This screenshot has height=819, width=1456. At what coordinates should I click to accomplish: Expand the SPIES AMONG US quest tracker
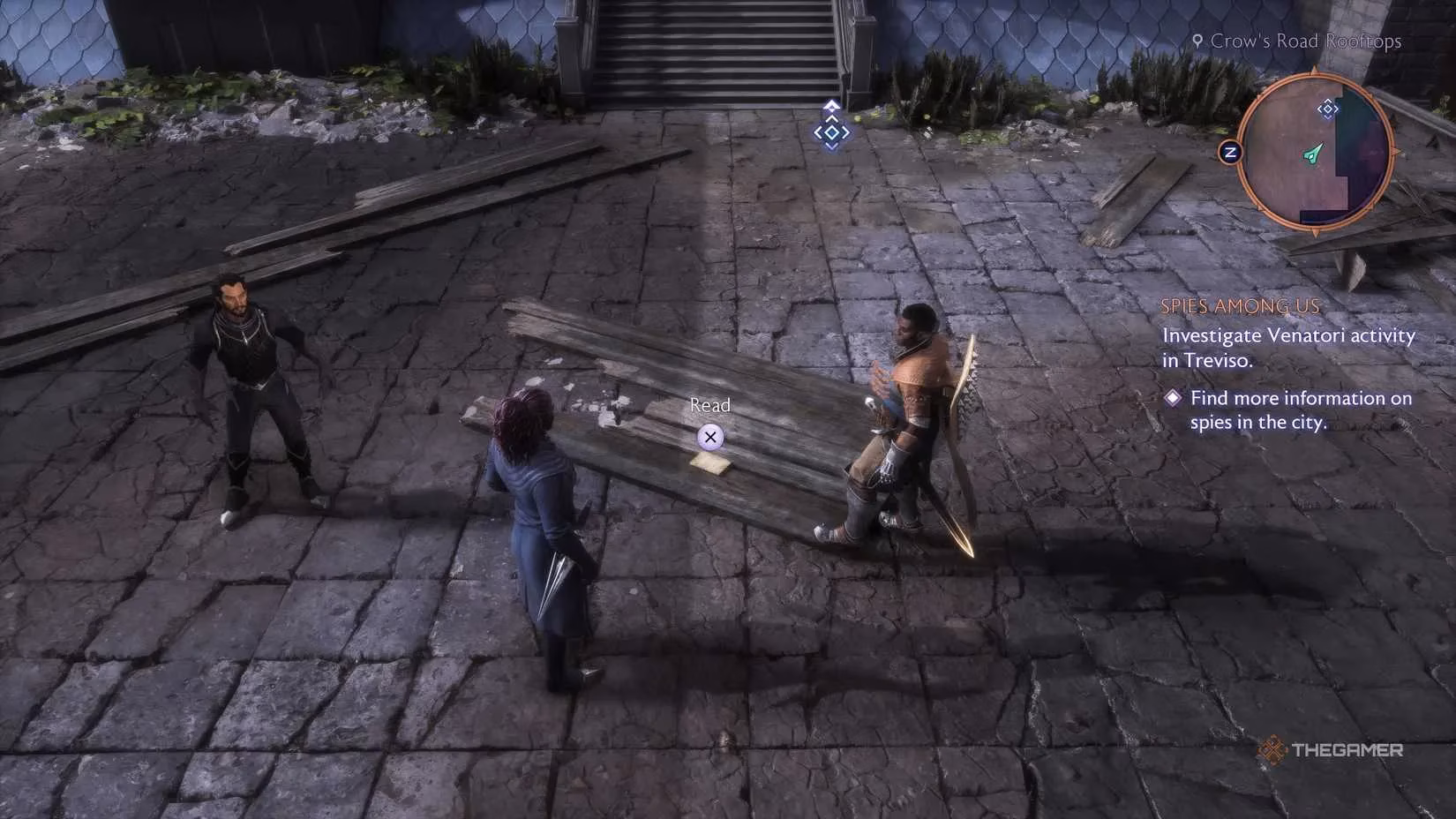[x=1242, y=306]
